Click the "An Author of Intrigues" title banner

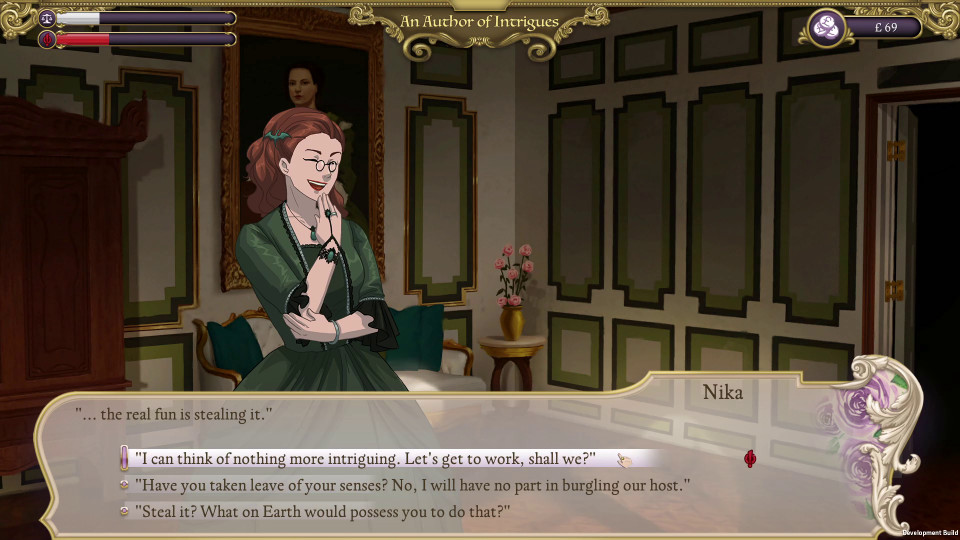(479, 21)
